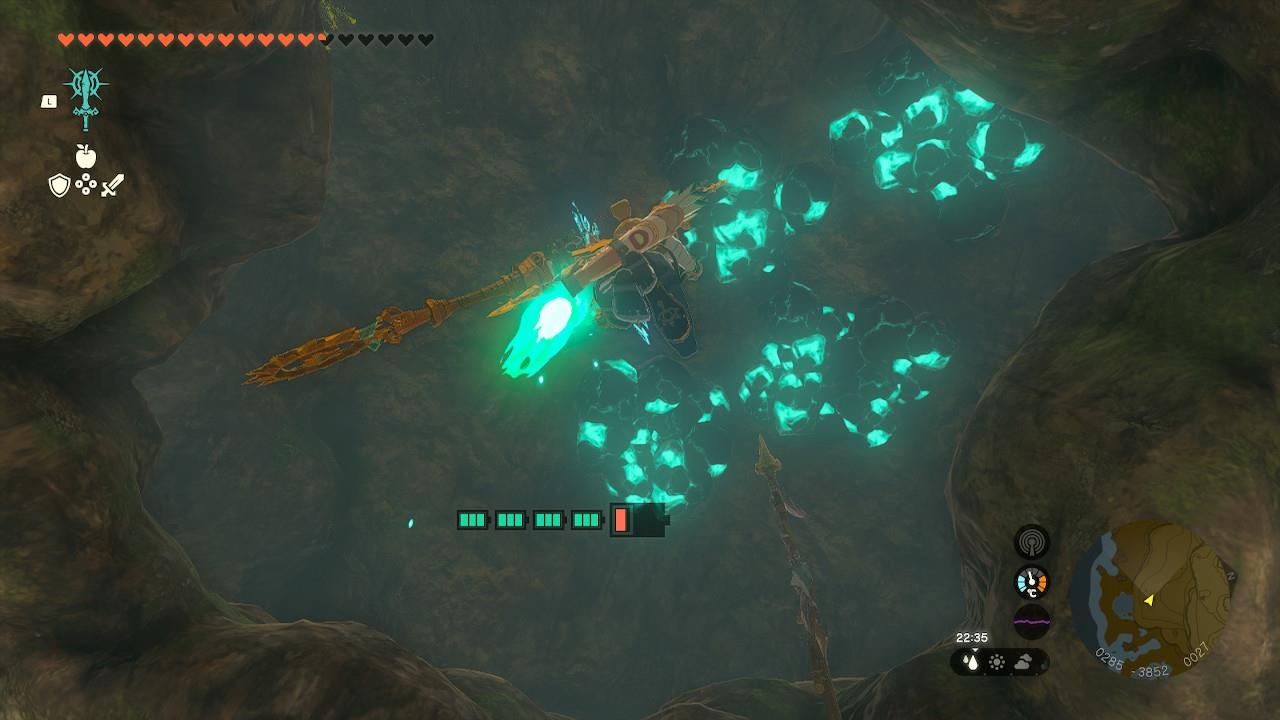Click the cloudy forecast icon
This screenshot has height=720, width=1280.
[1025, 661]
